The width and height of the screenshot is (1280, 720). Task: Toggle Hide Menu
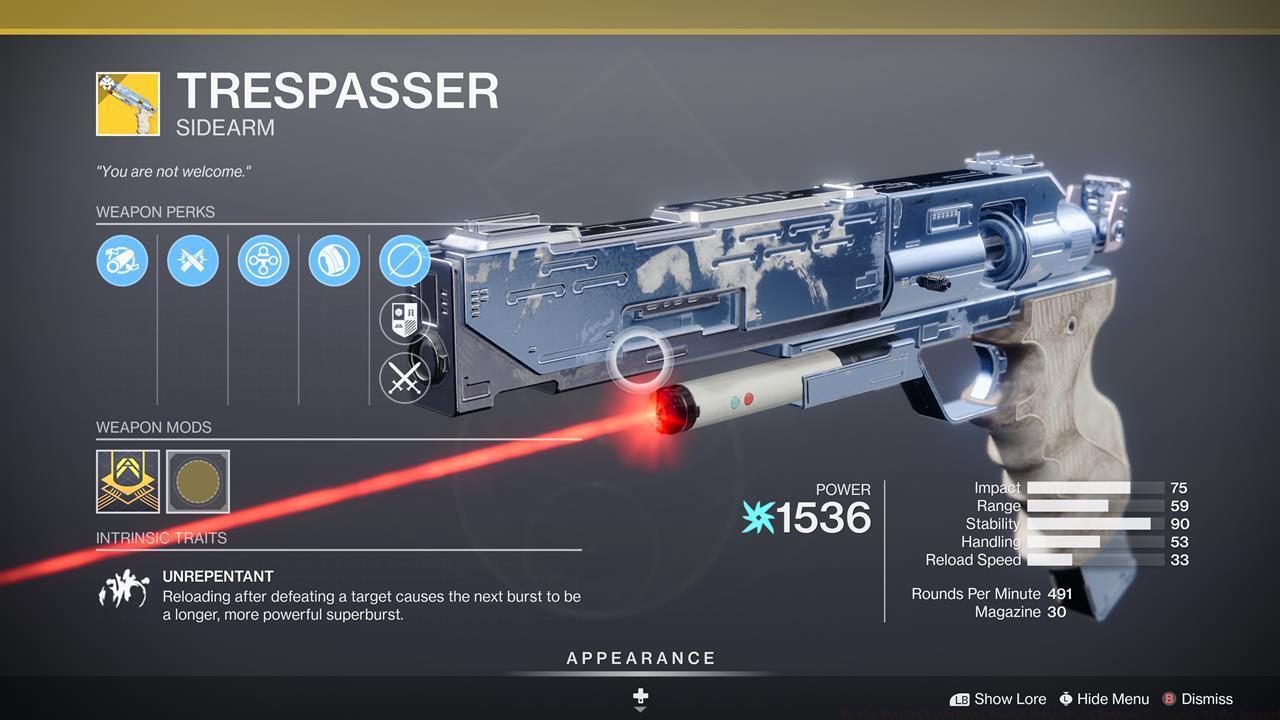click(1104, 699)
